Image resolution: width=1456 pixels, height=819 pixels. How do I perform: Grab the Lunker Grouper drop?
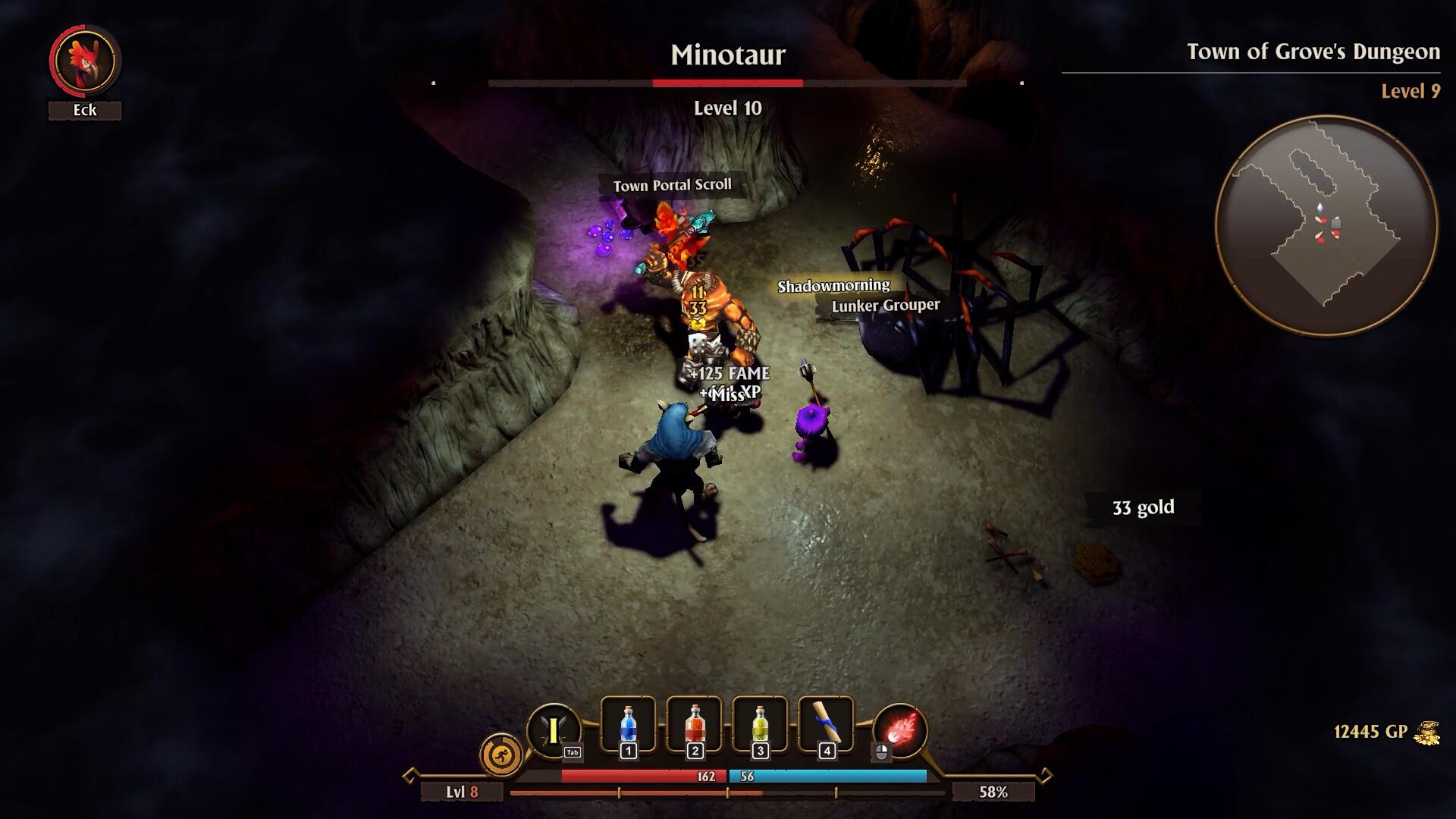tap(886, 306)
